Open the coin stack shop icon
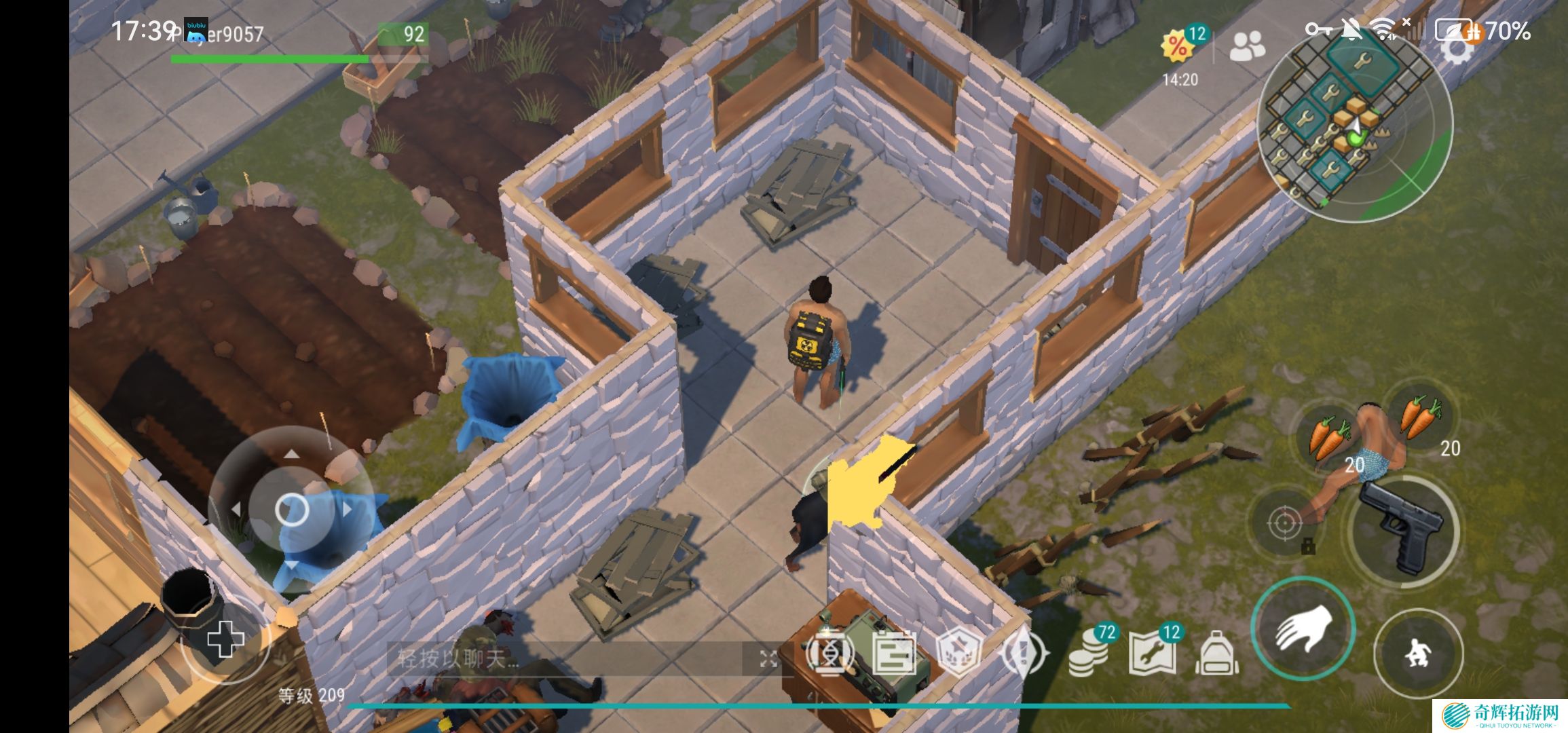The height and width of the screenshot is (733, 1568). click(1090, 653)
